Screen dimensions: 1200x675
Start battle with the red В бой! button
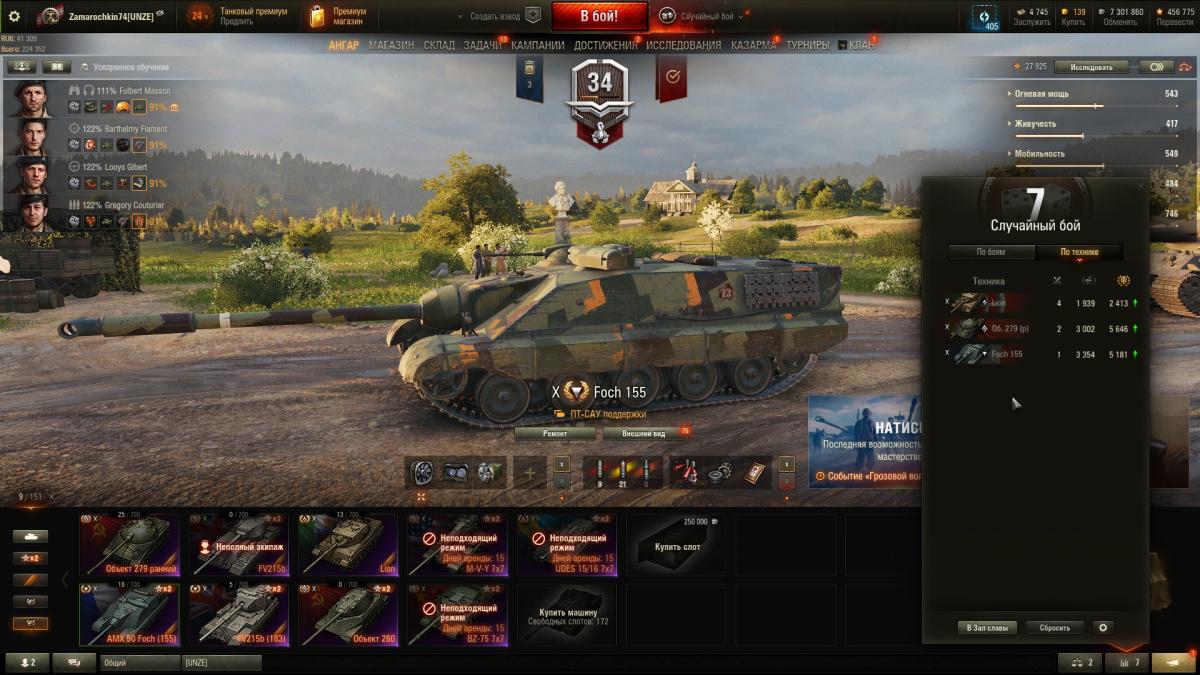pyautogui.click(x=599, y=16)
